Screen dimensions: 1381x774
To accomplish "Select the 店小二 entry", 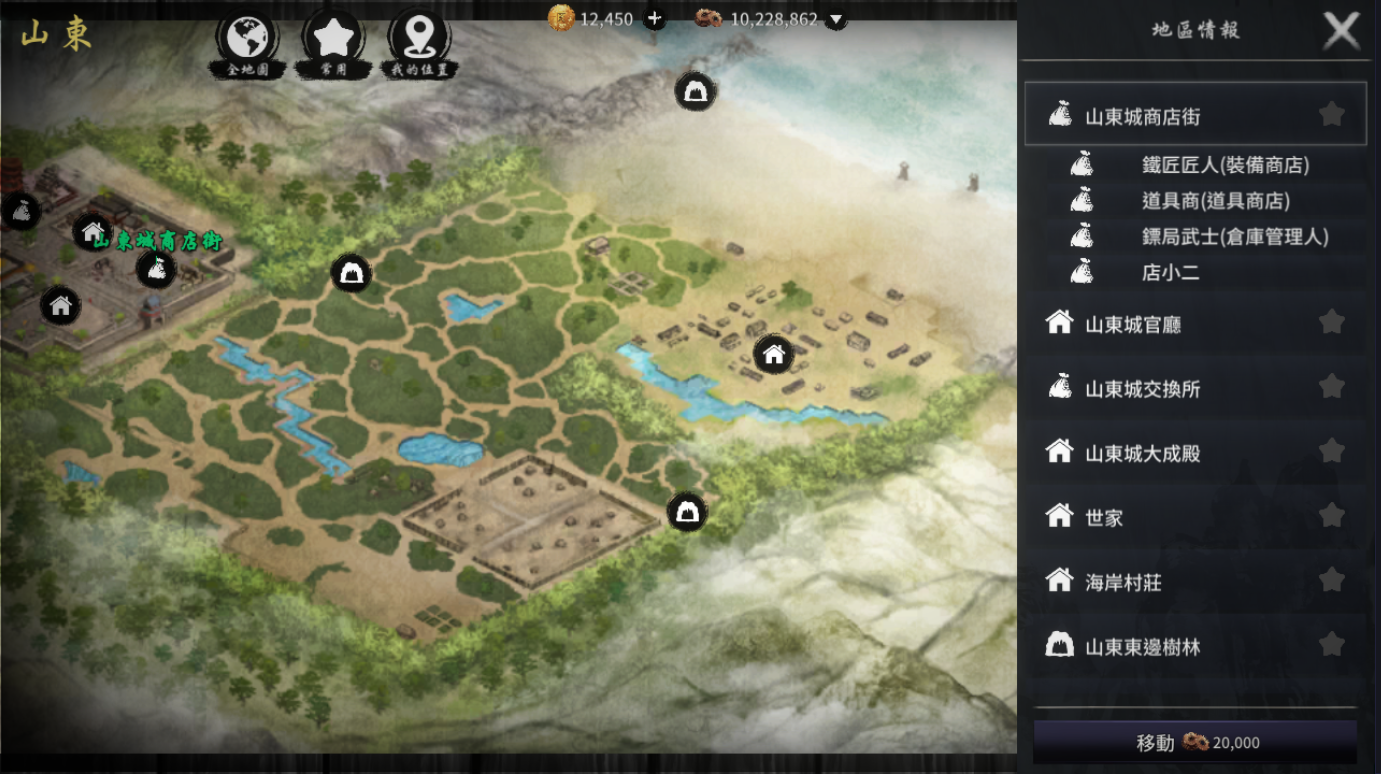I will 1170,272.
